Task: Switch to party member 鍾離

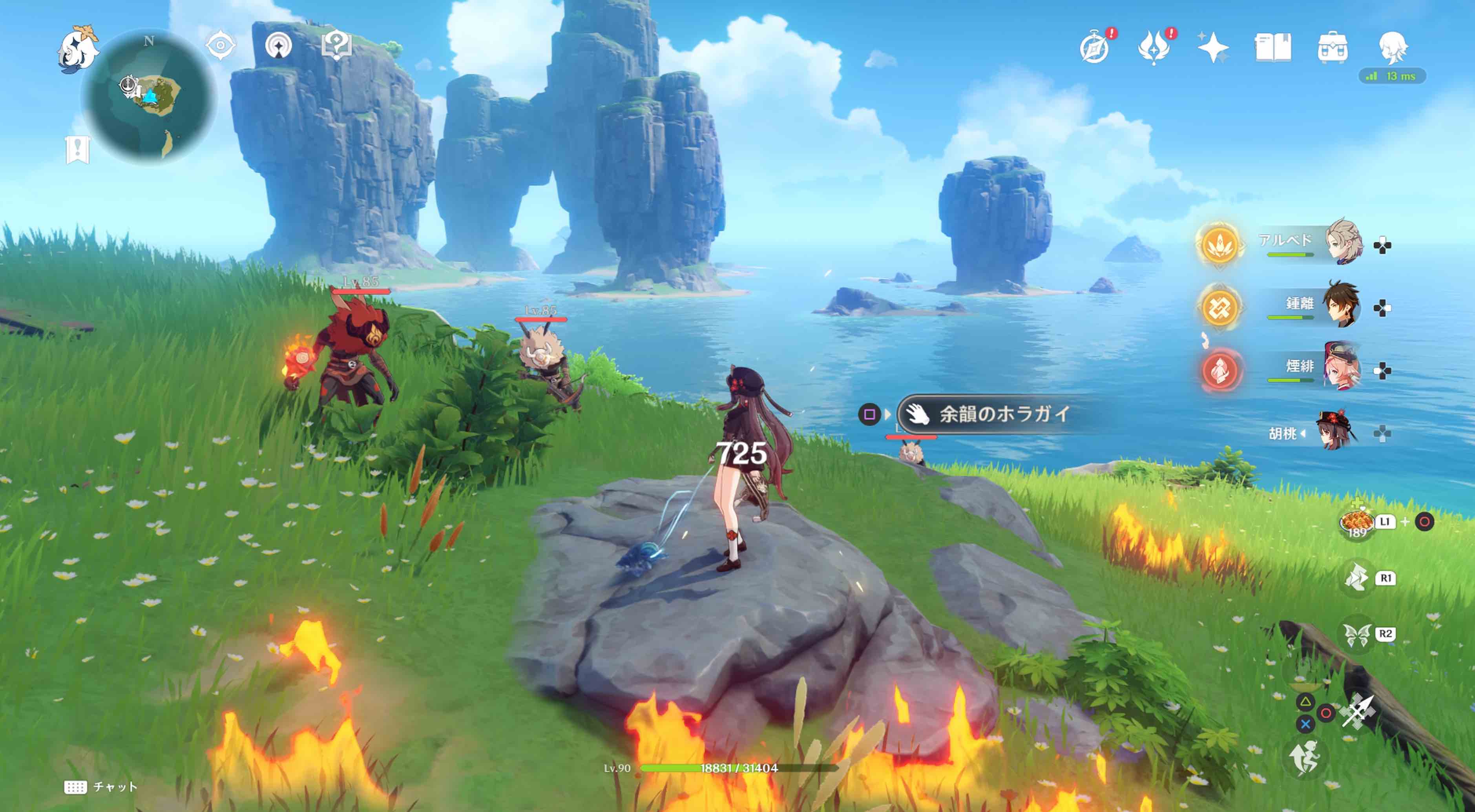Action: [x=1341, y=305]
